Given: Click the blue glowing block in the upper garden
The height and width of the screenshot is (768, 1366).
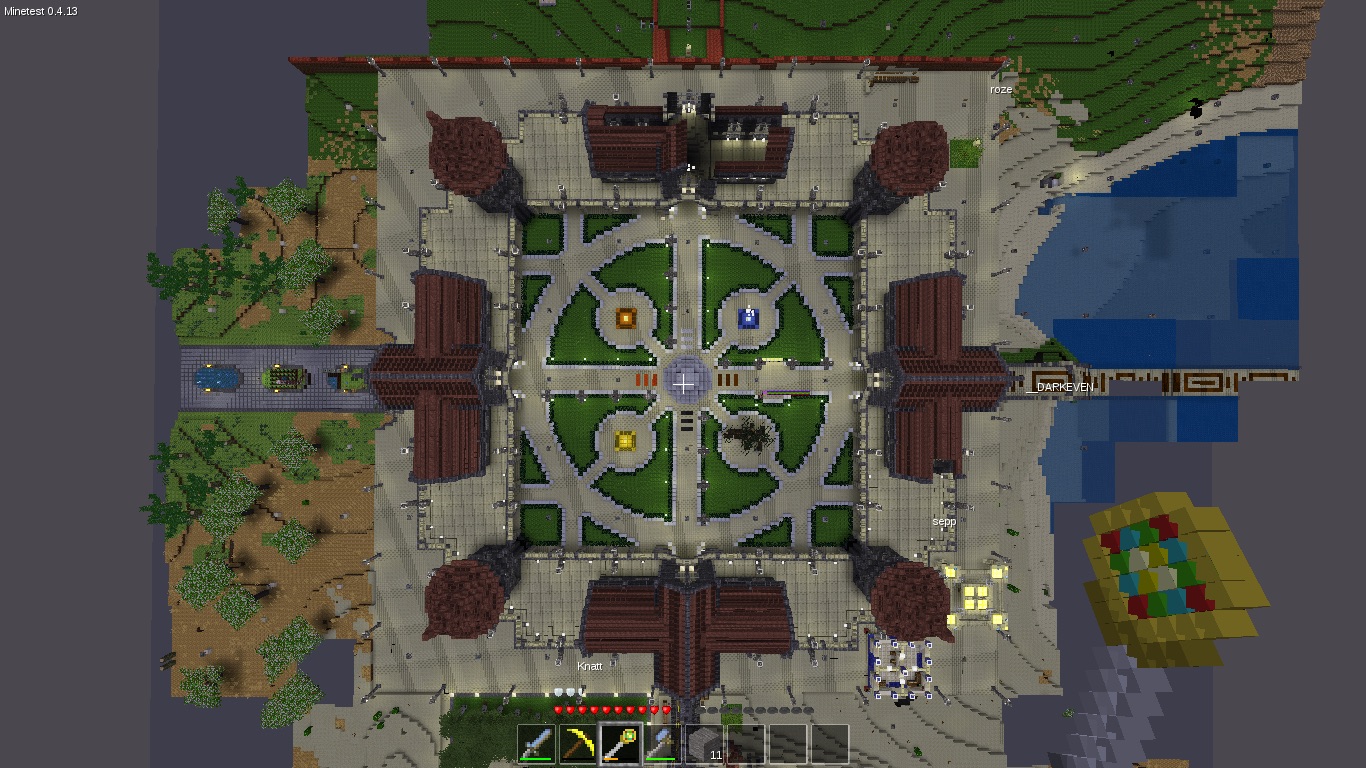Looking at the screenshot, I should [x=748, y=317].
